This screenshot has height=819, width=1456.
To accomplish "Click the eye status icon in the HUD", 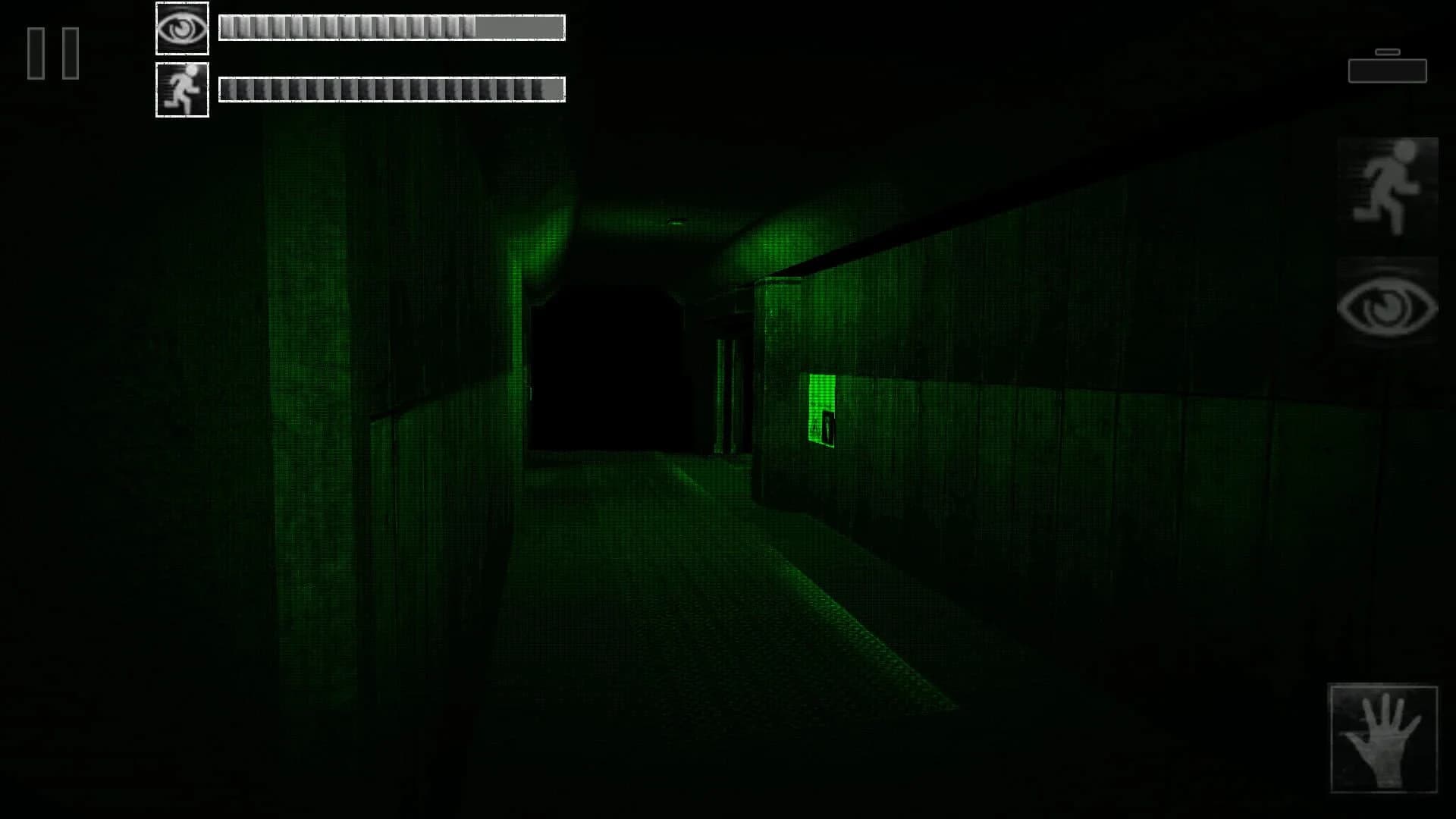I will coord(182,28).
